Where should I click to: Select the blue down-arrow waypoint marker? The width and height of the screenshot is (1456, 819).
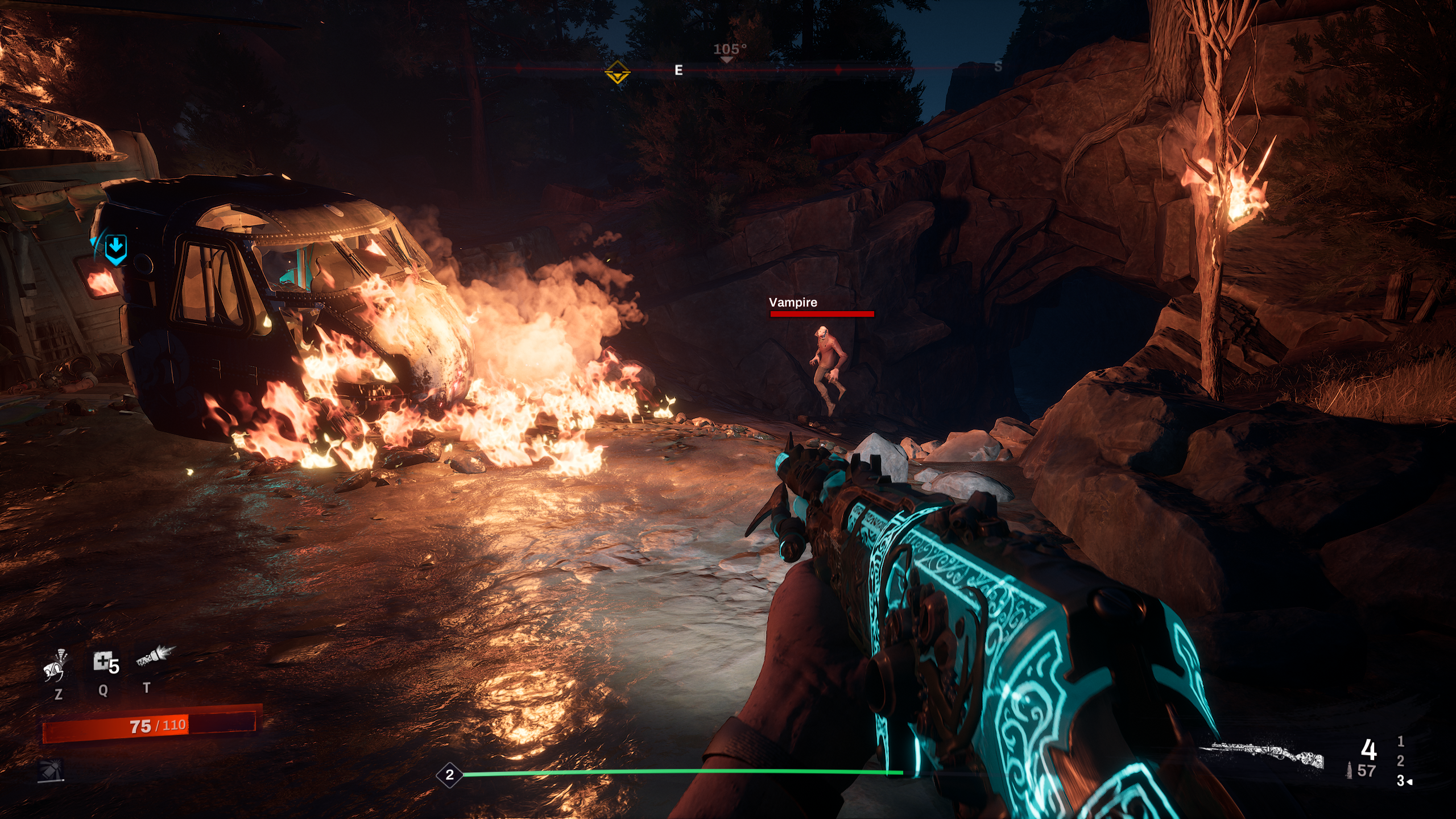pyautogui.click(x=115, y=249)
